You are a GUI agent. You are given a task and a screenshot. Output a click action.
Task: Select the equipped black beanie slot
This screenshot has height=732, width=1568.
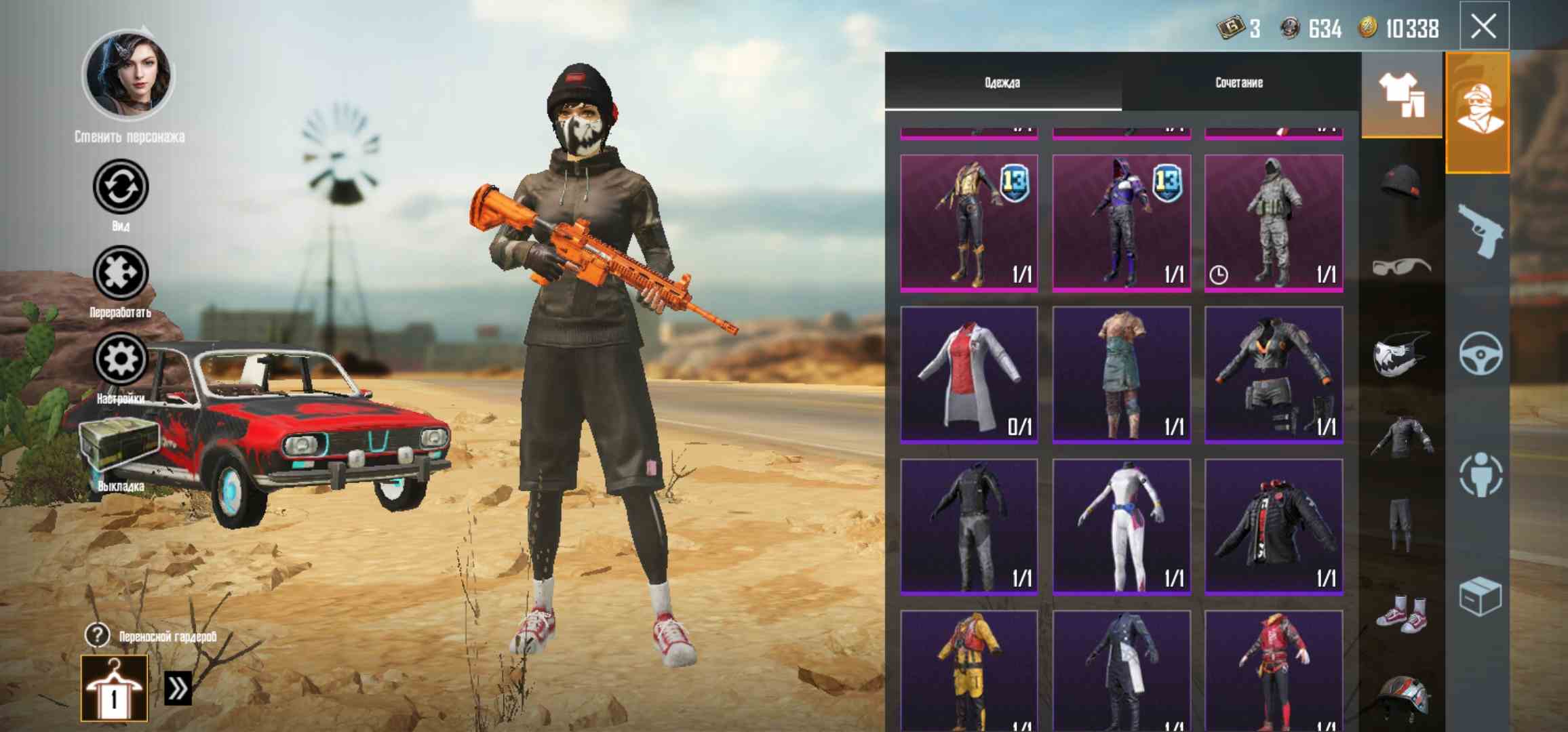pyautogui.click(x=1401, y=182)
